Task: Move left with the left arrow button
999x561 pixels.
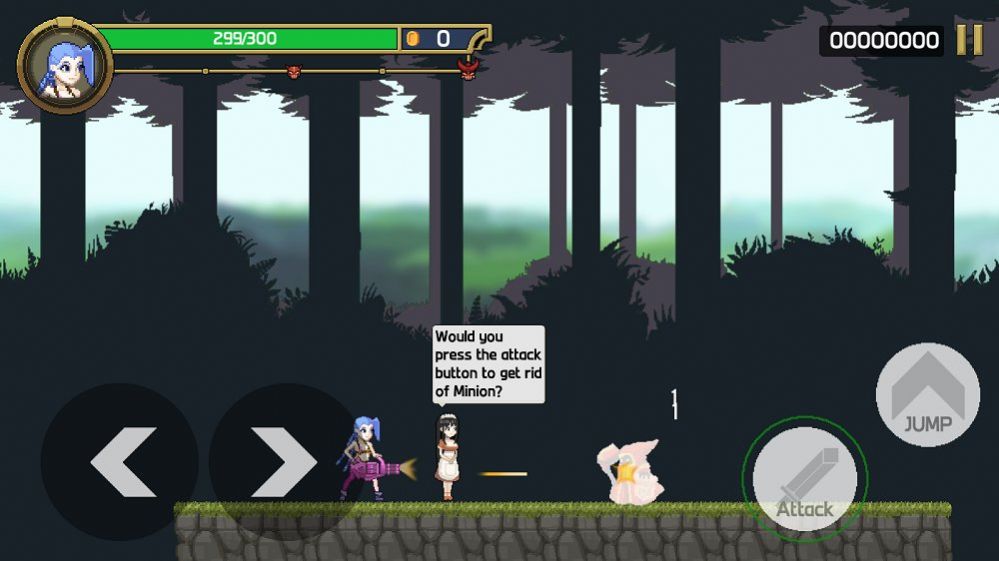Action: click(120, 461)
